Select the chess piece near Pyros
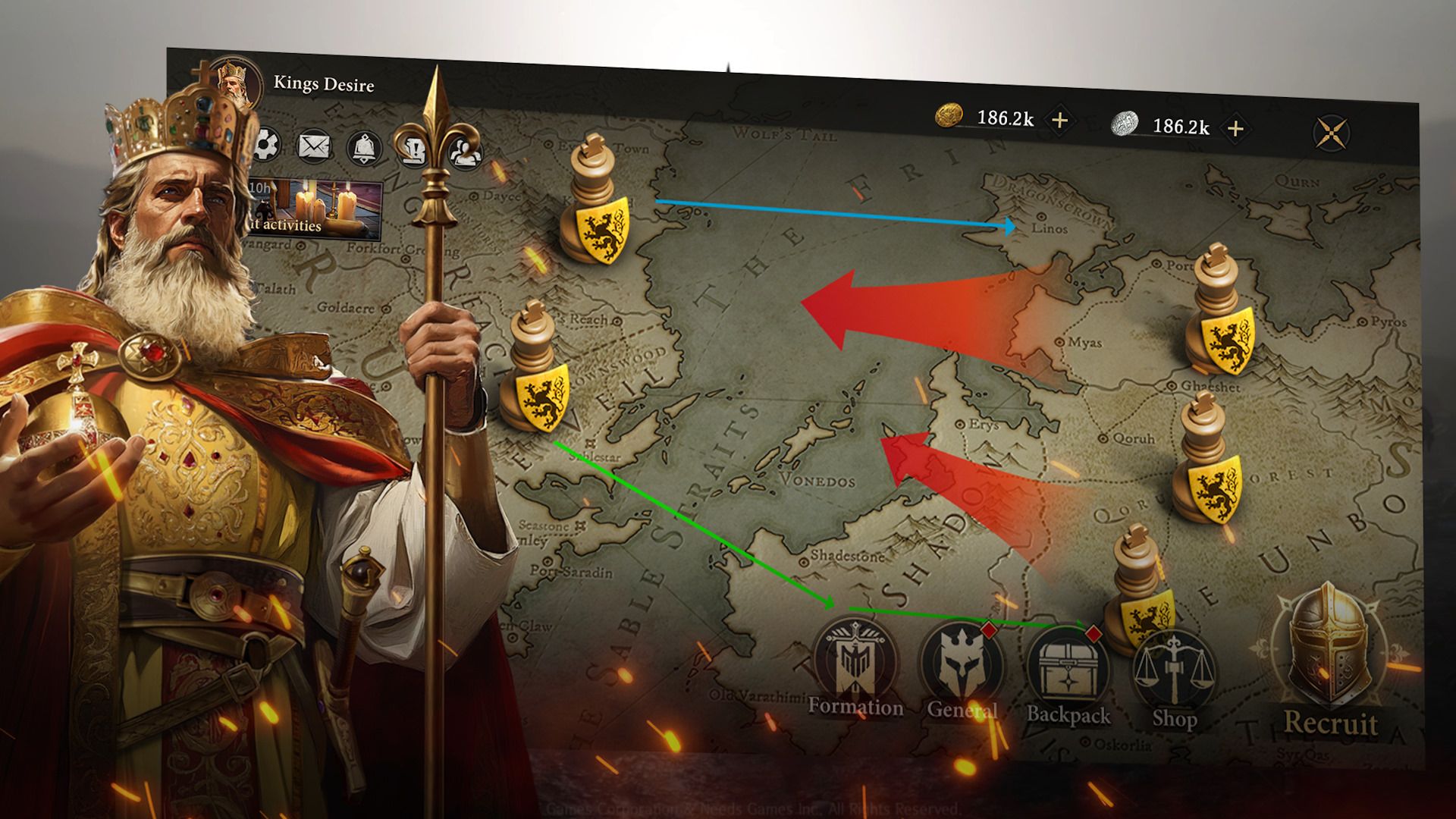1456x819 pixels. click(1221, 311)
